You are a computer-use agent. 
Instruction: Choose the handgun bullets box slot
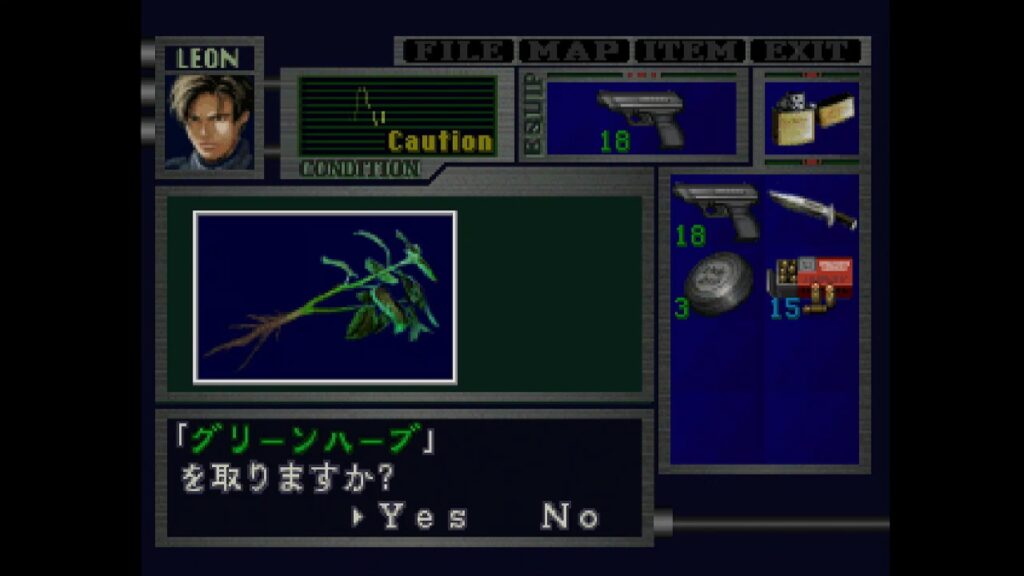point(811,286)
